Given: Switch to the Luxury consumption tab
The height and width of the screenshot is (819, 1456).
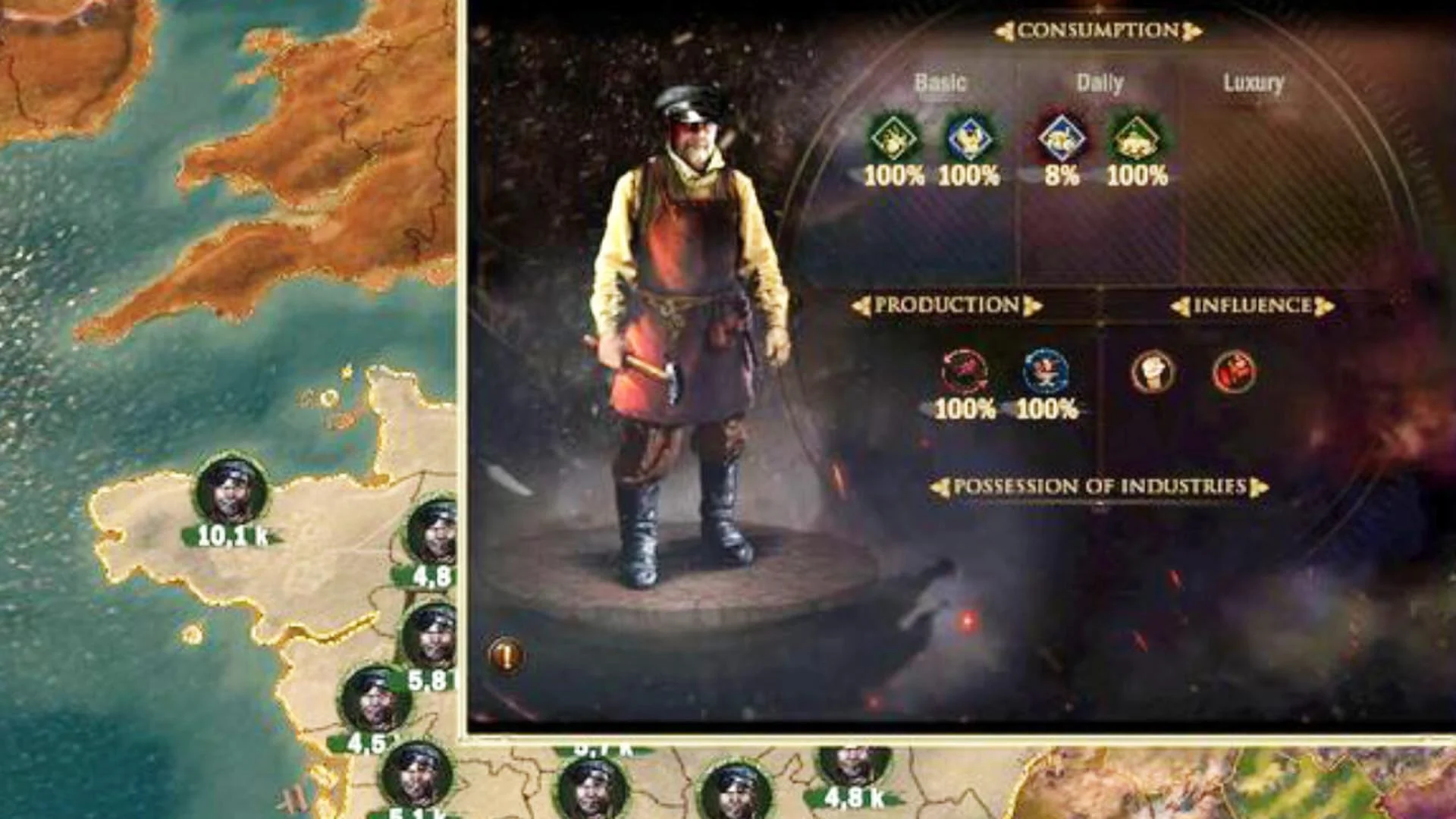Looking at the screenshot, I should (1253, 83).
